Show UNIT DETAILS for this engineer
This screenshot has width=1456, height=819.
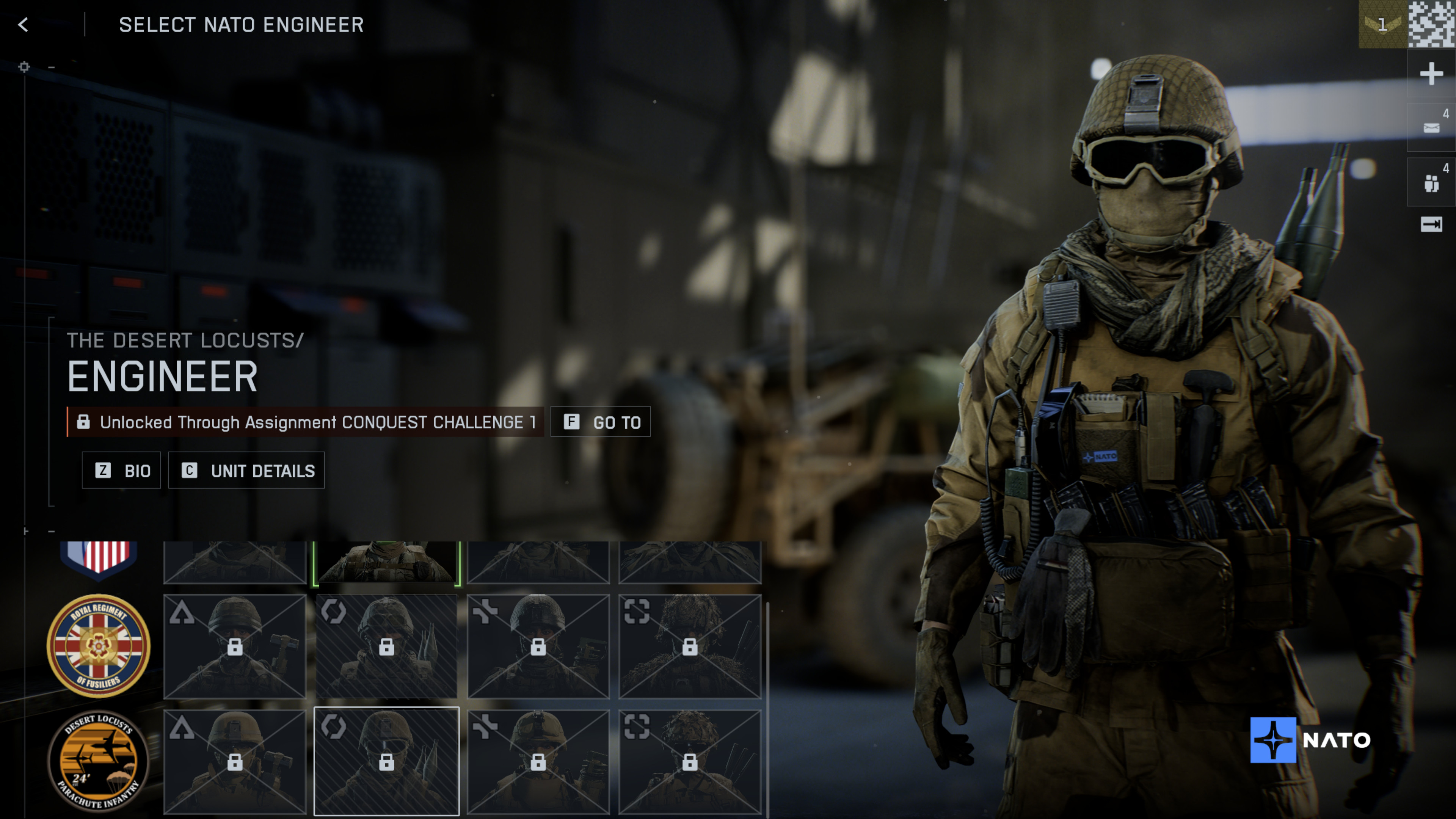click(247, 470)
